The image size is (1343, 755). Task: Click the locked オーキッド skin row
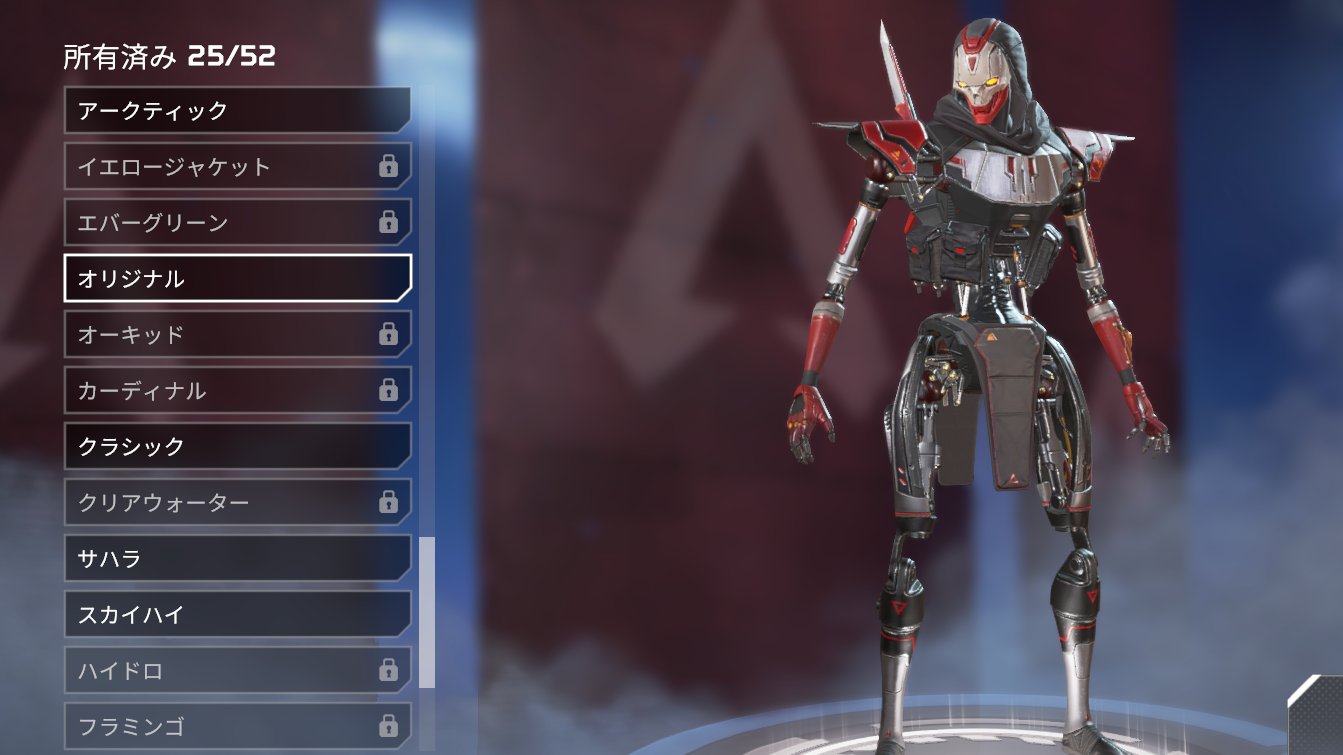tap(237, 334)
